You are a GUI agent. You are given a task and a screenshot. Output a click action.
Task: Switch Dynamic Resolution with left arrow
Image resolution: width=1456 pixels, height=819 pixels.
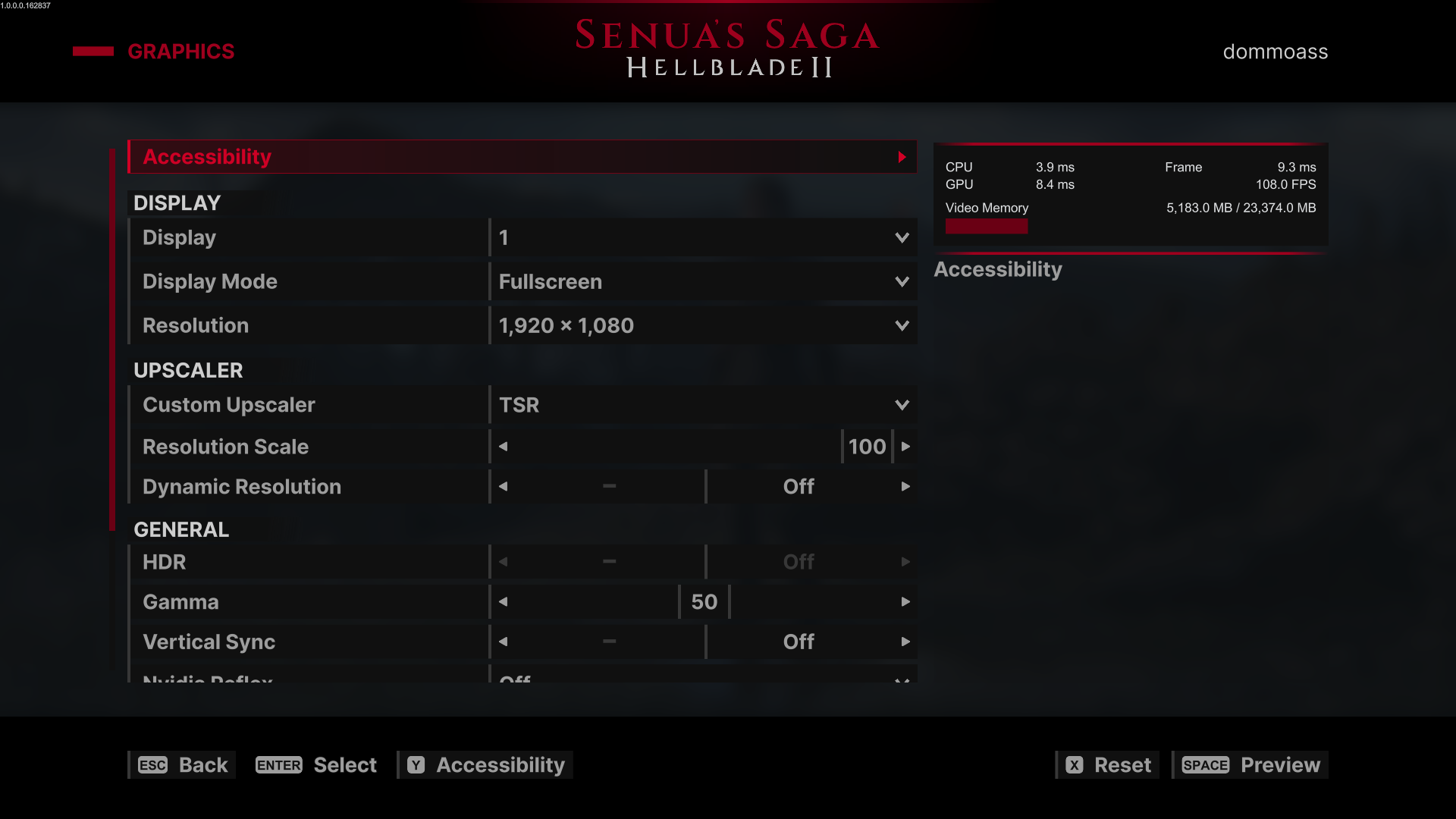(x=504, y=487)
